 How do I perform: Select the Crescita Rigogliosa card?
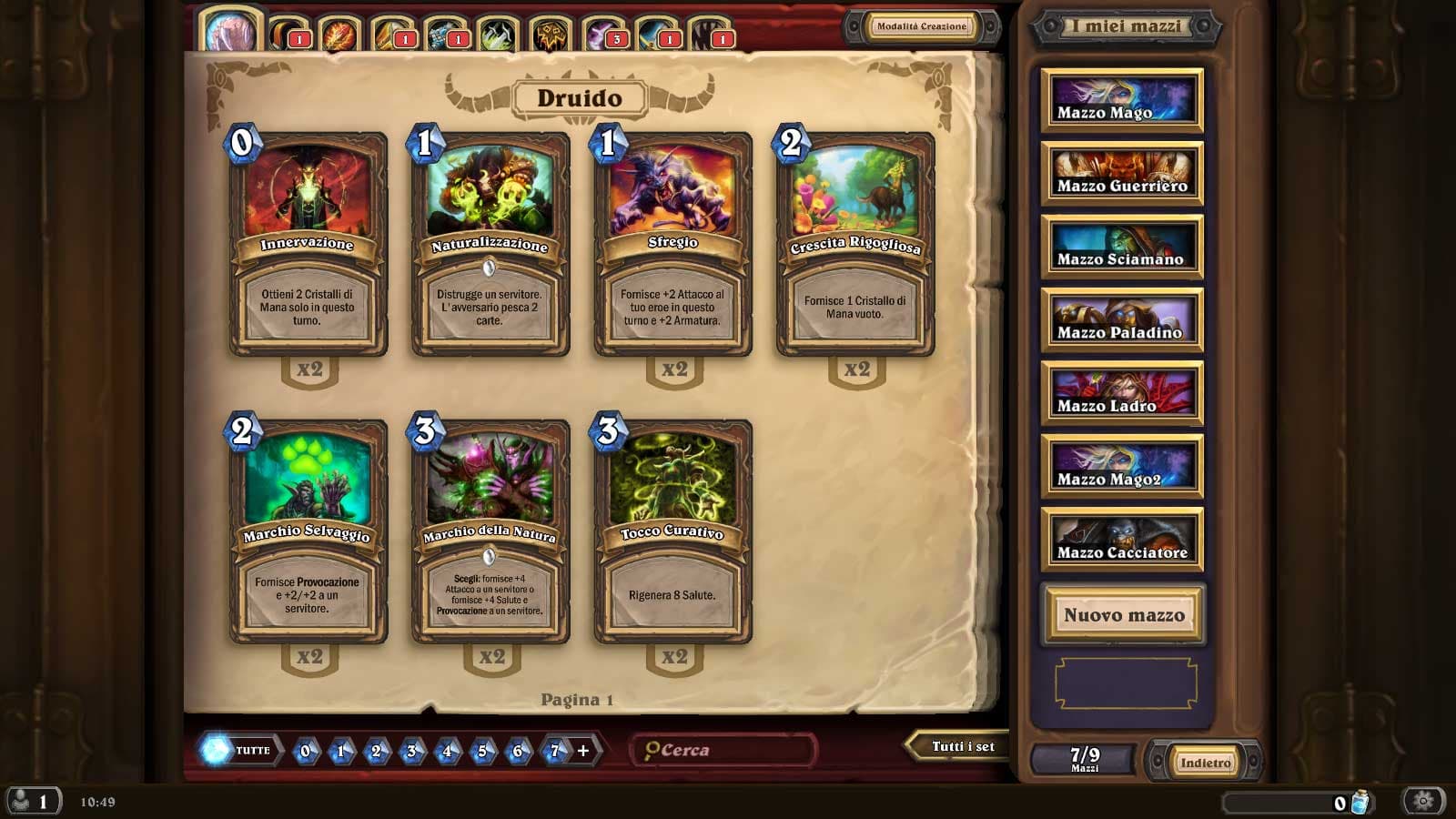point(854,244)
